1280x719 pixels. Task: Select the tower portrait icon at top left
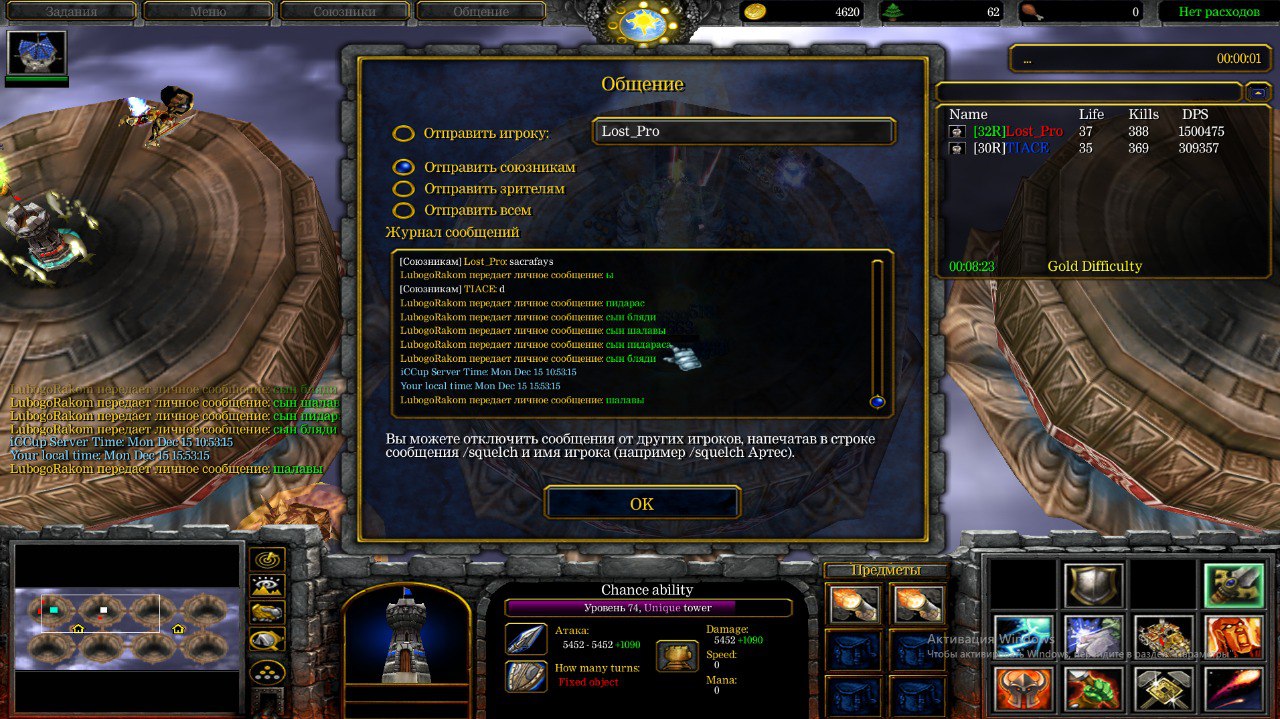pyautogui.click(x=37, y=54)
